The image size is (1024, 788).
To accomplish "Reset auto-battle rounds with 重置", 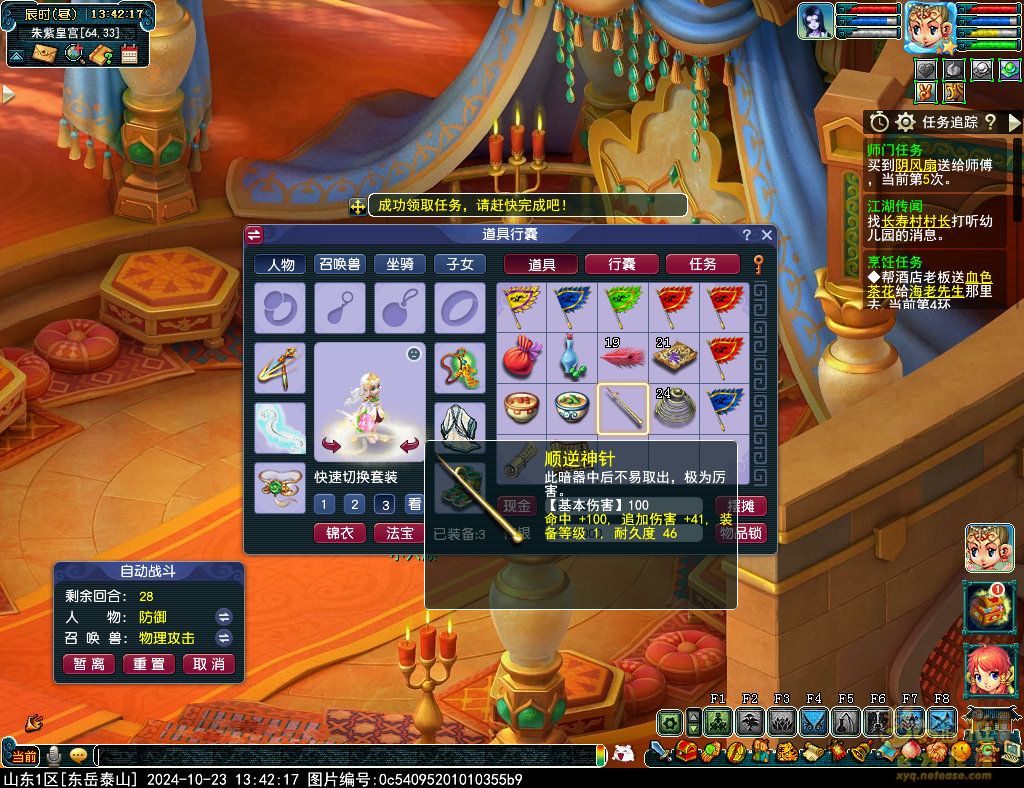I will coord(149,664).
